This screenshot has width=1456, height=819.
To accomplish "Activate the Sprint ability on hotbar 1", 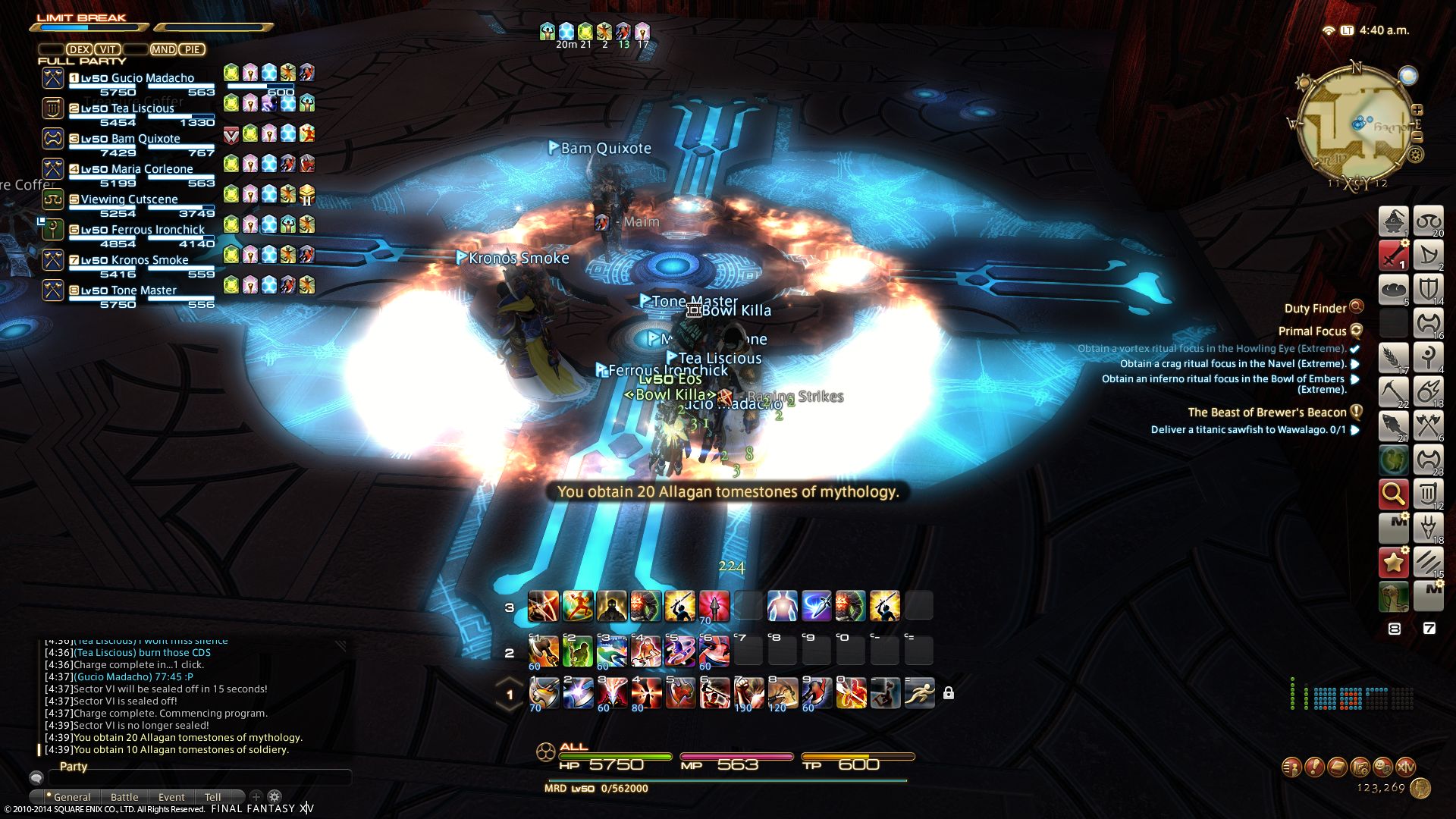I will (919, 693).
